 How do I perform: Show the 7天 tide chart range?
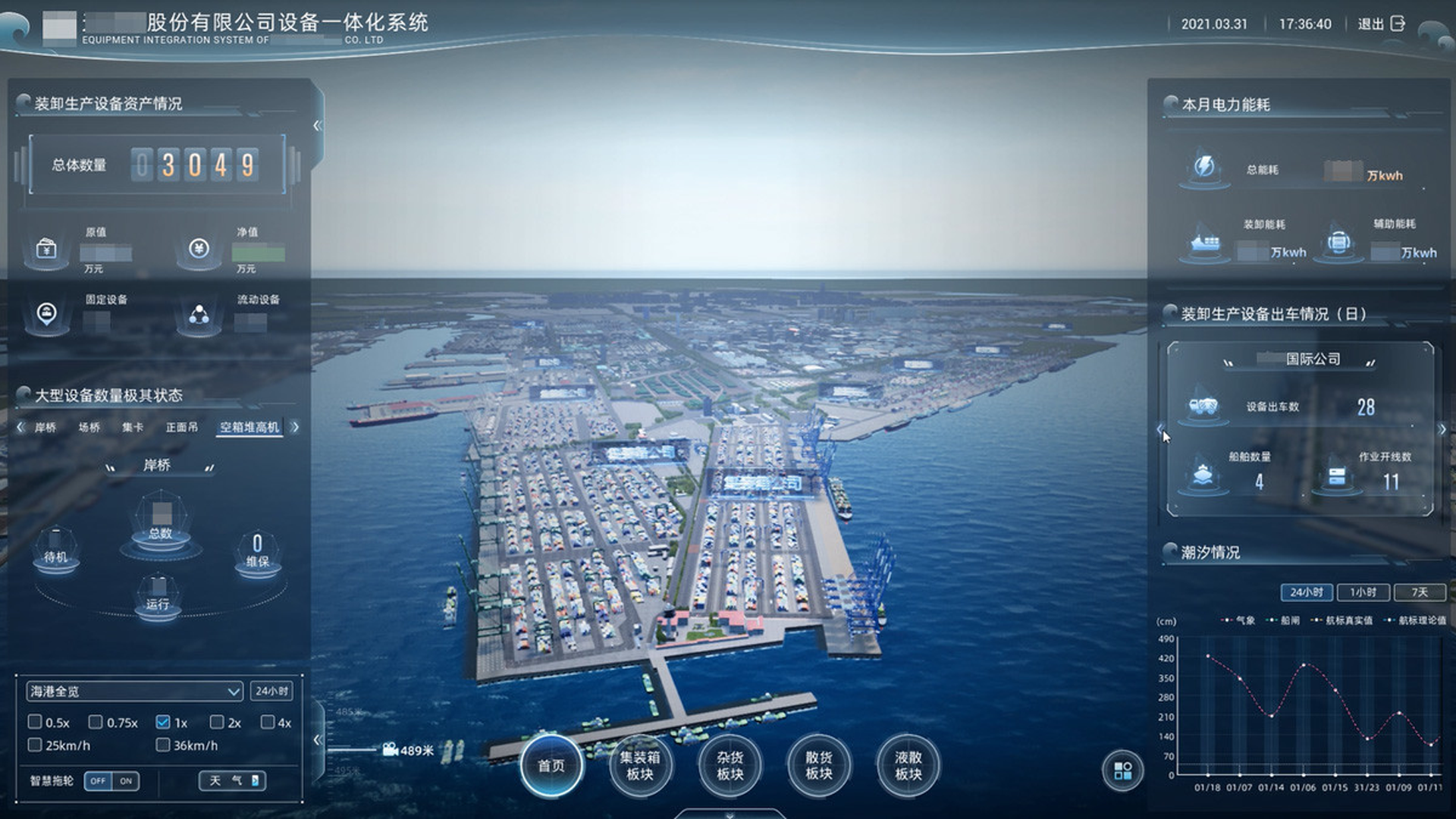coord(1419,592)
